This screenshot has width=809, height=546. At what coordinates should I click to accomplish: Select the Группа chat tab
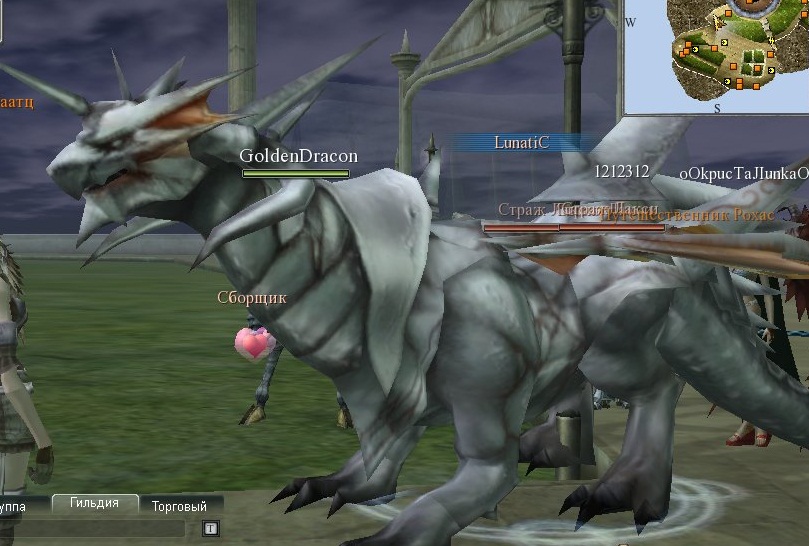point(20,507)
